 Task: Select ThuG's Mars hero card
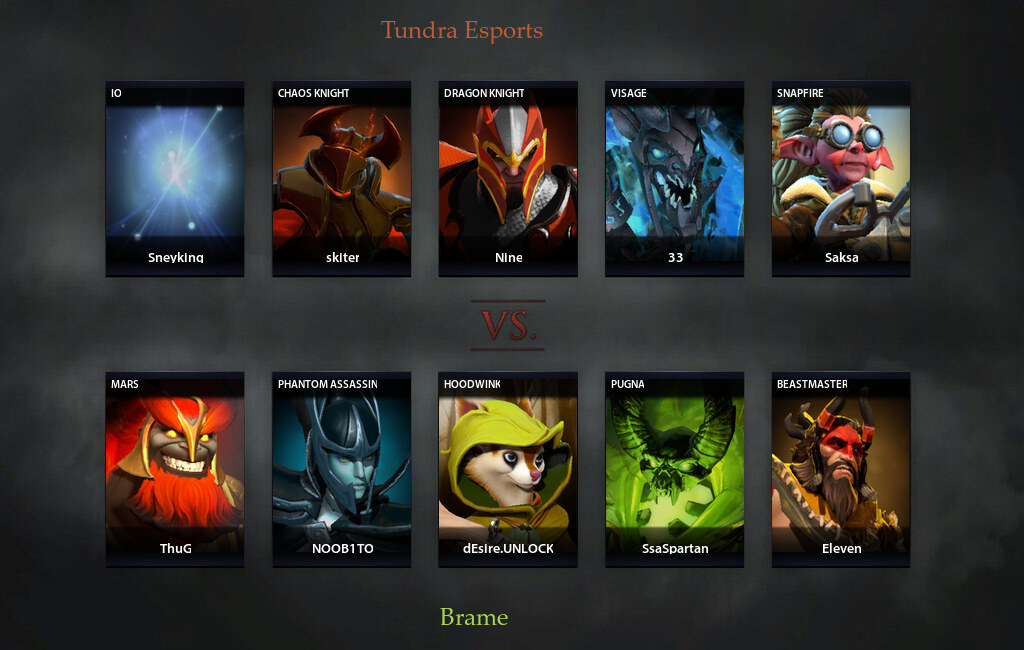tap(175, 469)
